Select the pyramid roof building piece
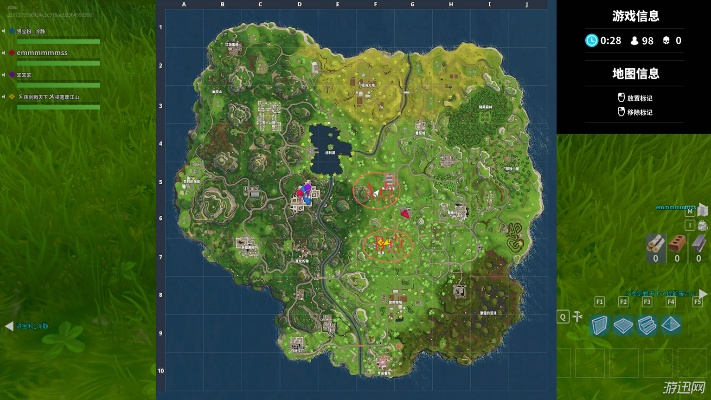The image size is (711, 400). tap(671, 324)
